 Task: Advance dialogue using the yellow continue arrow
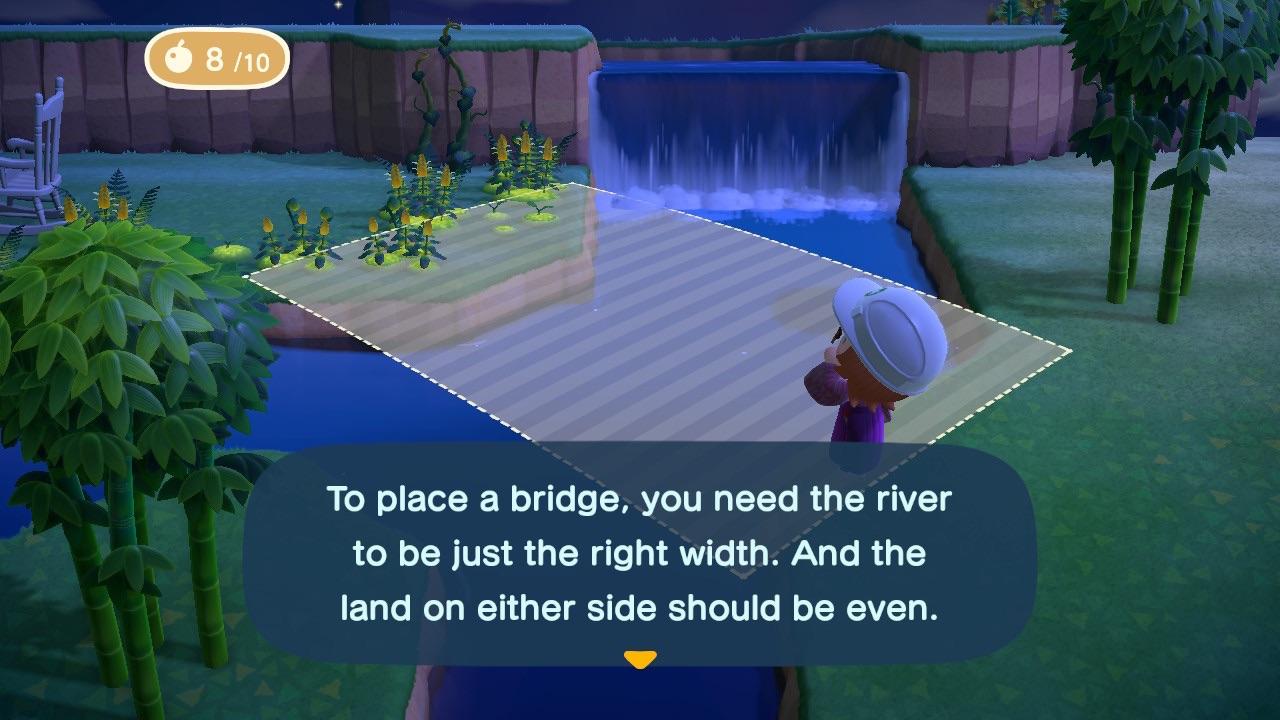(x=640, y=660)
